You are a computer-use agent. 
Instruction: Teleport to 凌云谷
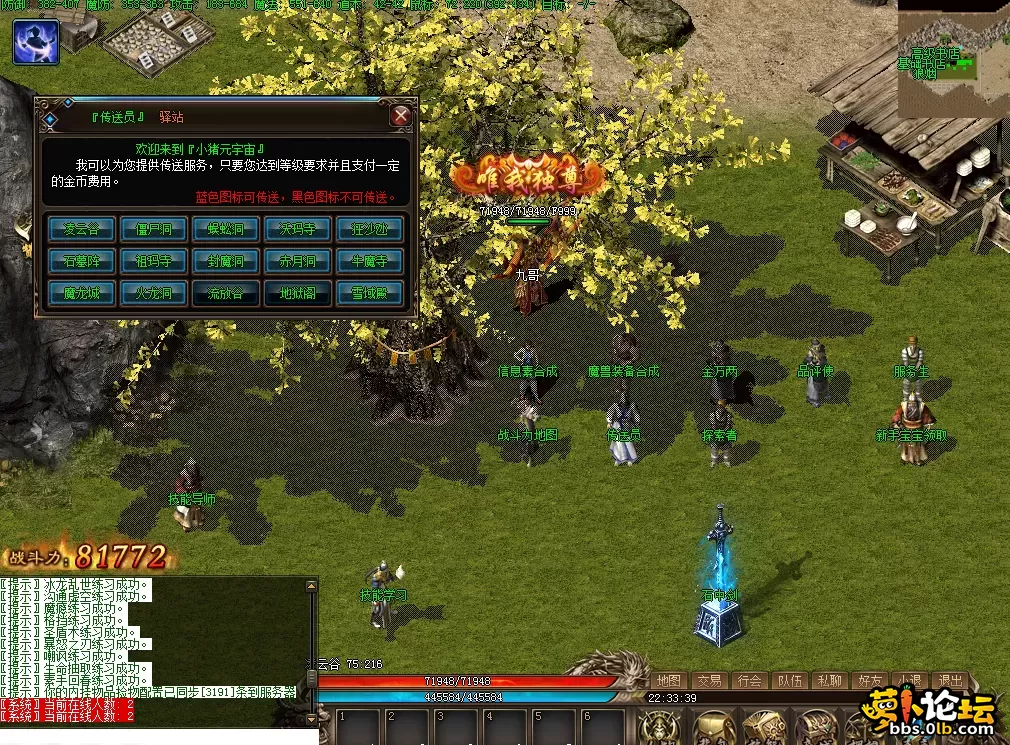point(82,229)
